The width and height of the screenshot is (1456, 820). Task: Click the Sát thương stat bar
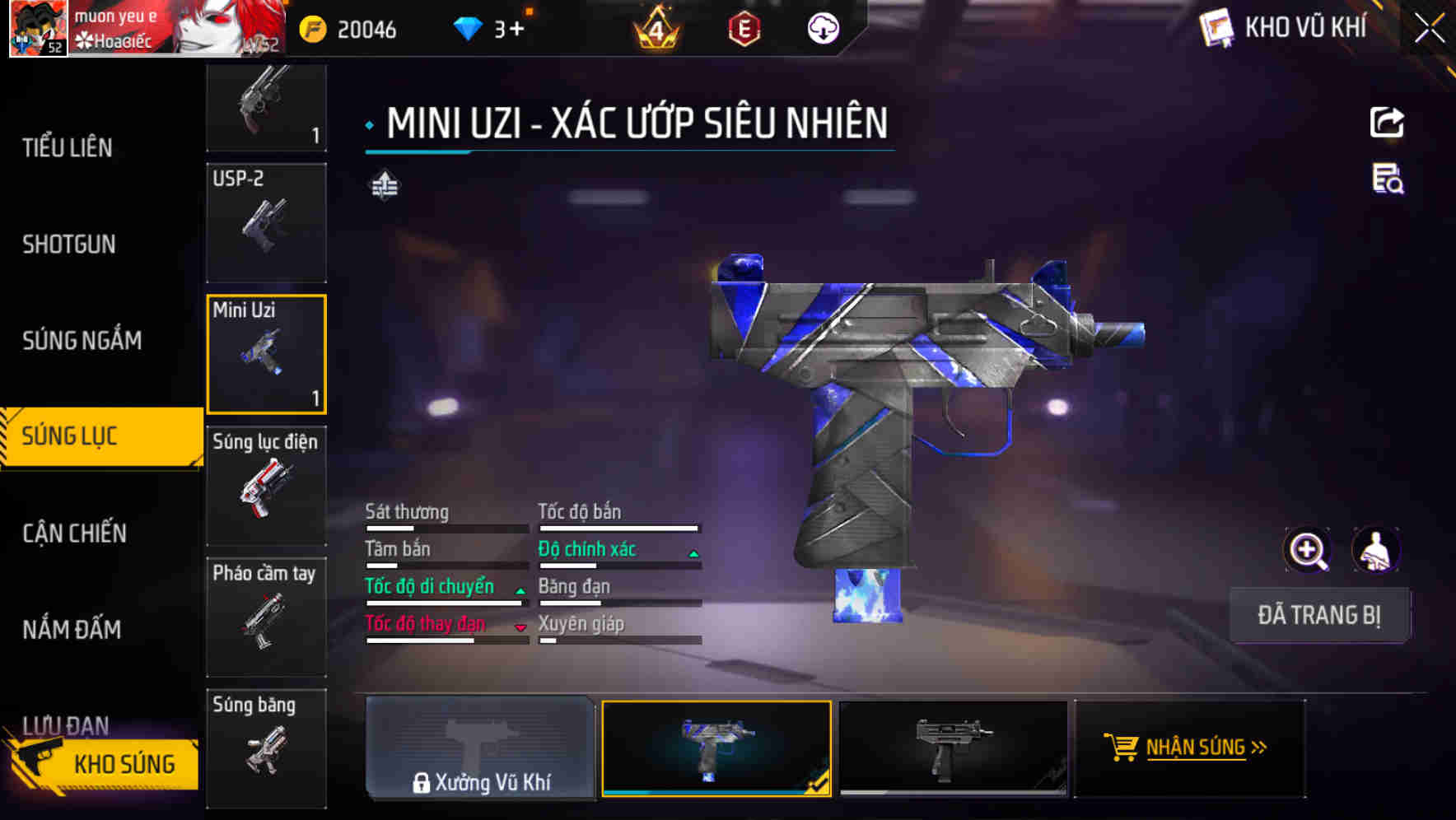click(x=445, y=527)
